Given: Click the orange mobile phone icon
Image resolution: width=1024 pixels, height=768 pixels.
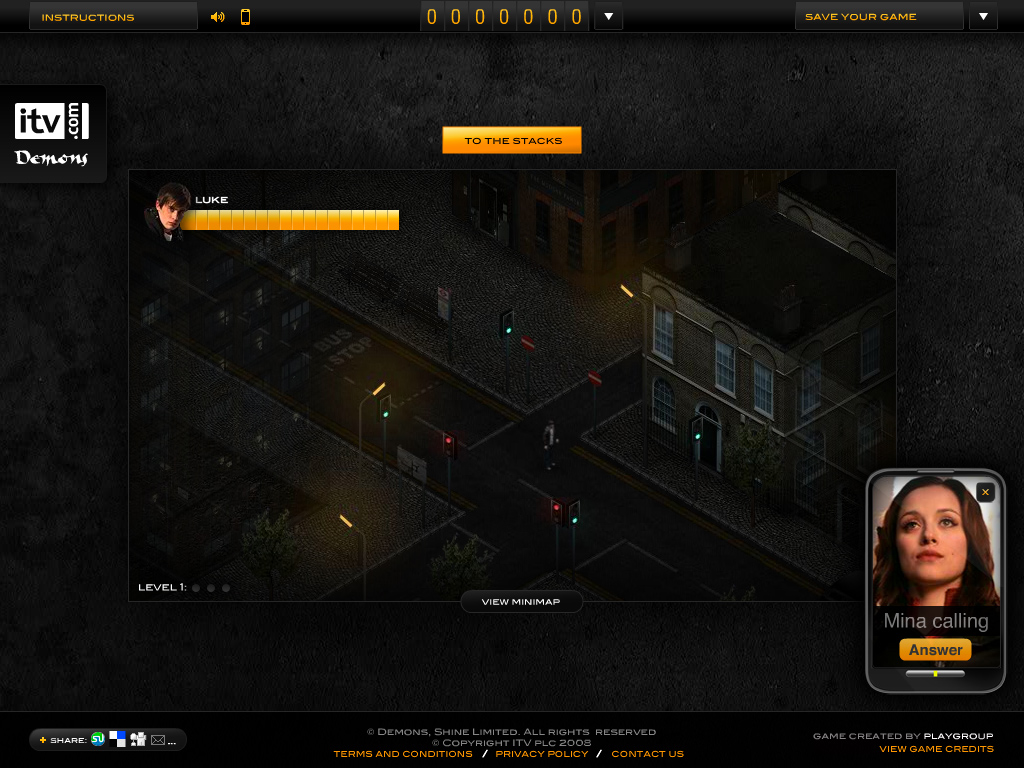Looking at the screenshot, I should coord(245,17).
